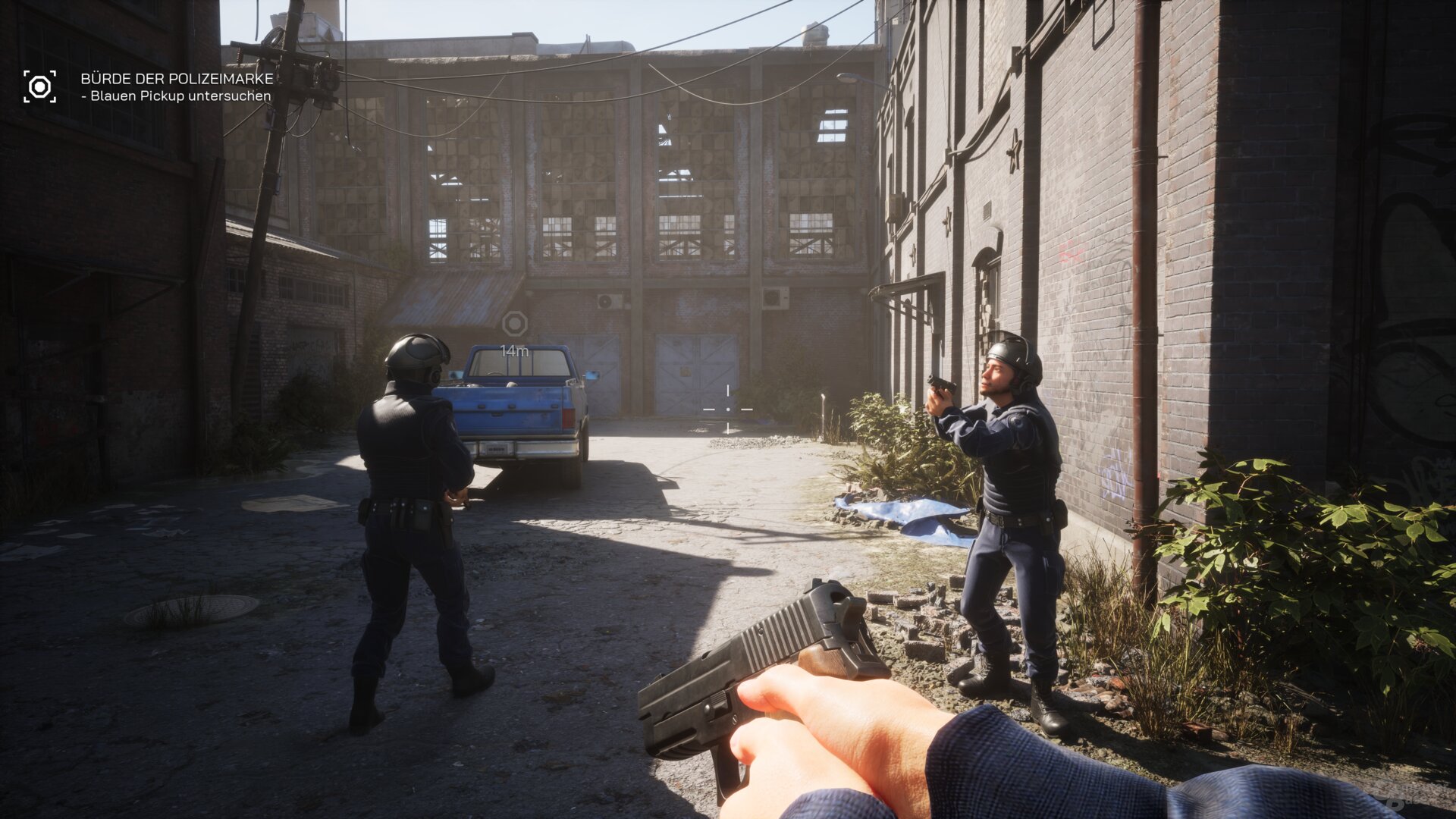Click the 14m distance label under the waypoint
Viewport: 1456px width, 819px height.
tap(516, 350)
